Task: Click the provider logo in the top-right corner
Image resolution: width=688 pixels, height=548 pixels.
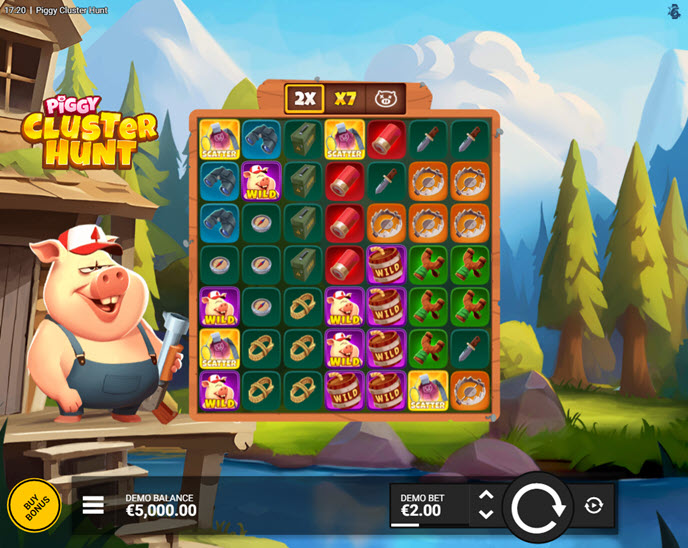Action: [674, 11]
